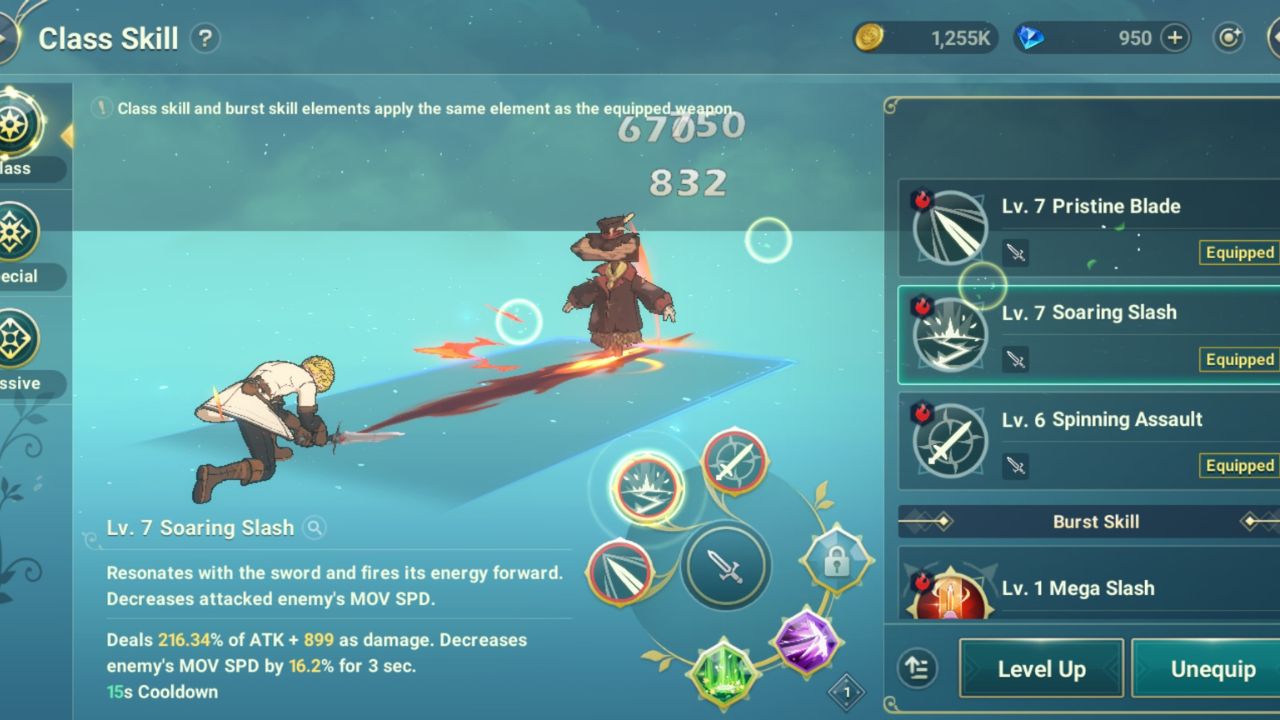Click the plus to buy more gems
Screen dimensions: 1280x720
tap(1172, 38)
